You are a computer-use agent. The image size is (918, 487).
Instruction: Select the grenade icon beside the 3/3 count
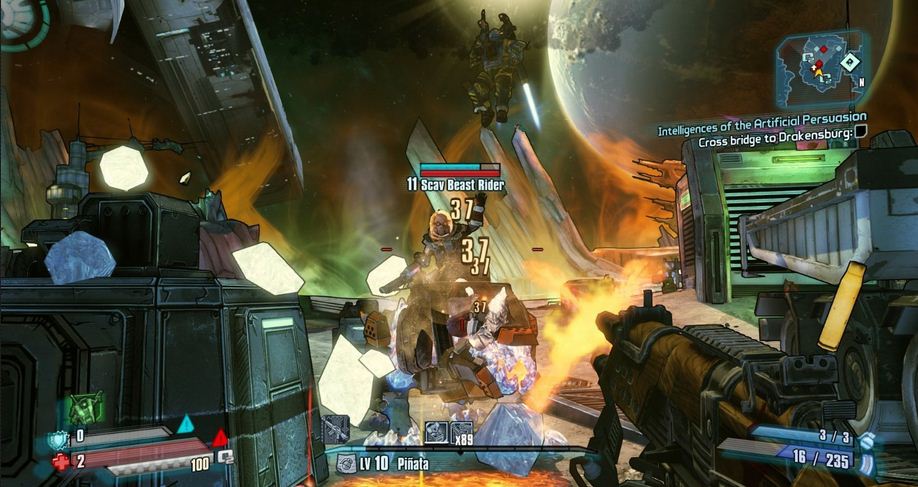866,438
